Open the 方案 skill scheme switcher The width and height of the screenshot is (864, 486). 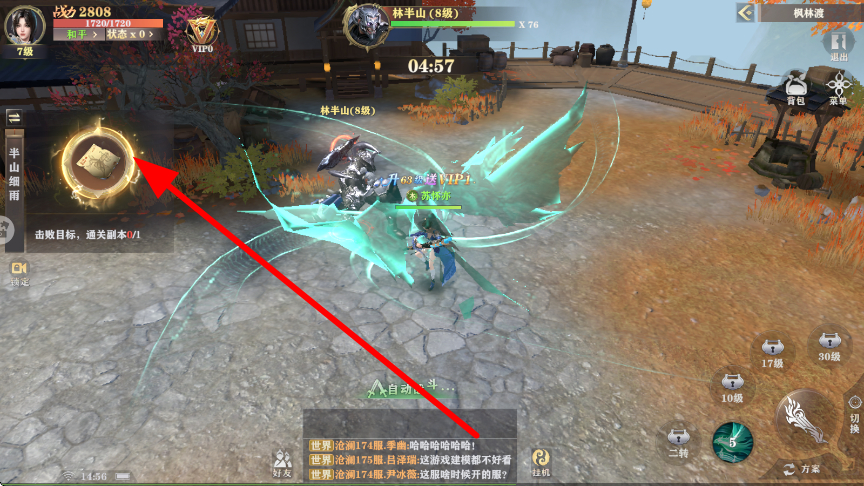(805, 468)
